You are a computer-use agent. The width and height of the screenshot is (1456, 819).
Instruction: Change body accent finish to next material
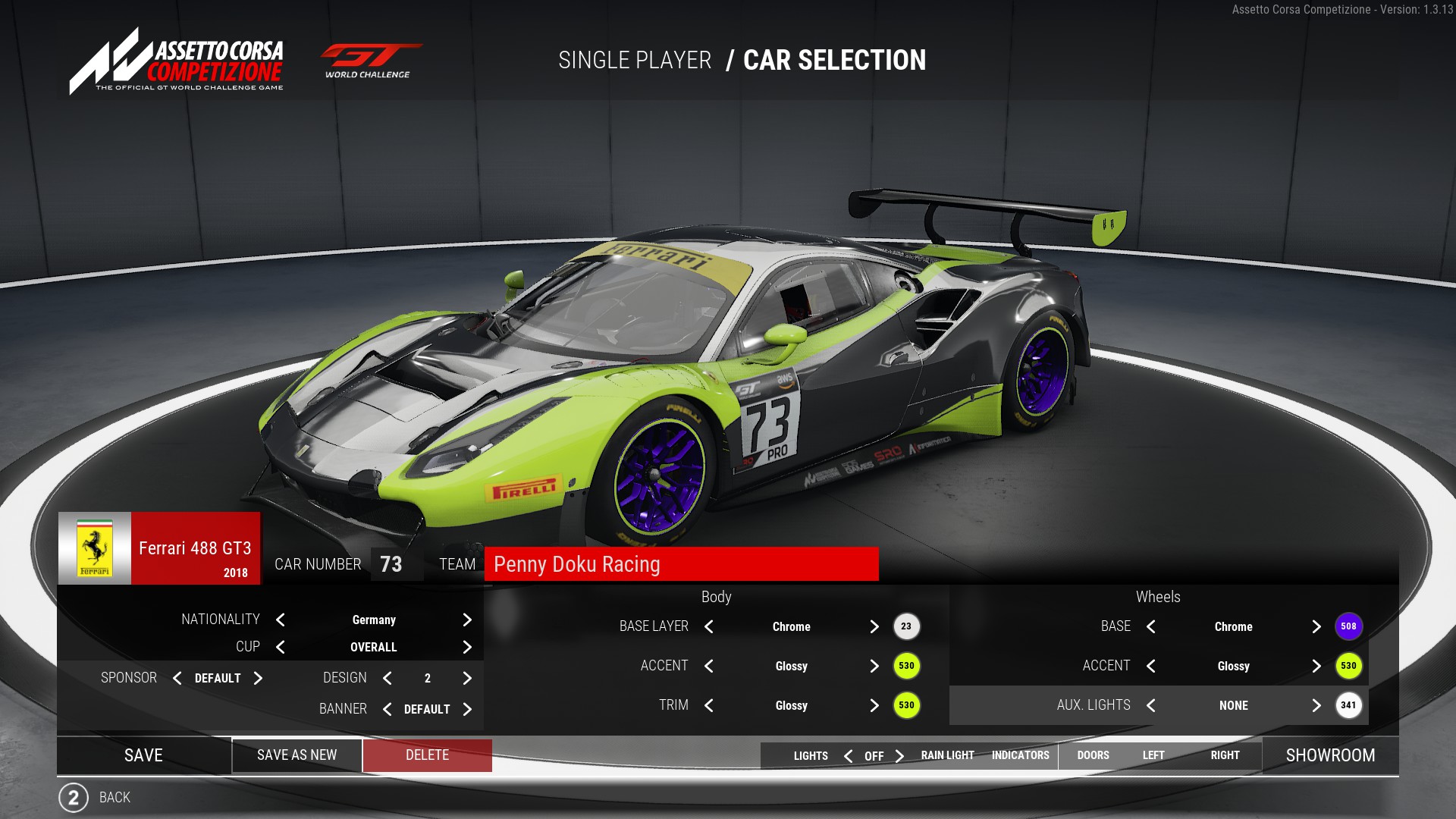pos(874,666)
